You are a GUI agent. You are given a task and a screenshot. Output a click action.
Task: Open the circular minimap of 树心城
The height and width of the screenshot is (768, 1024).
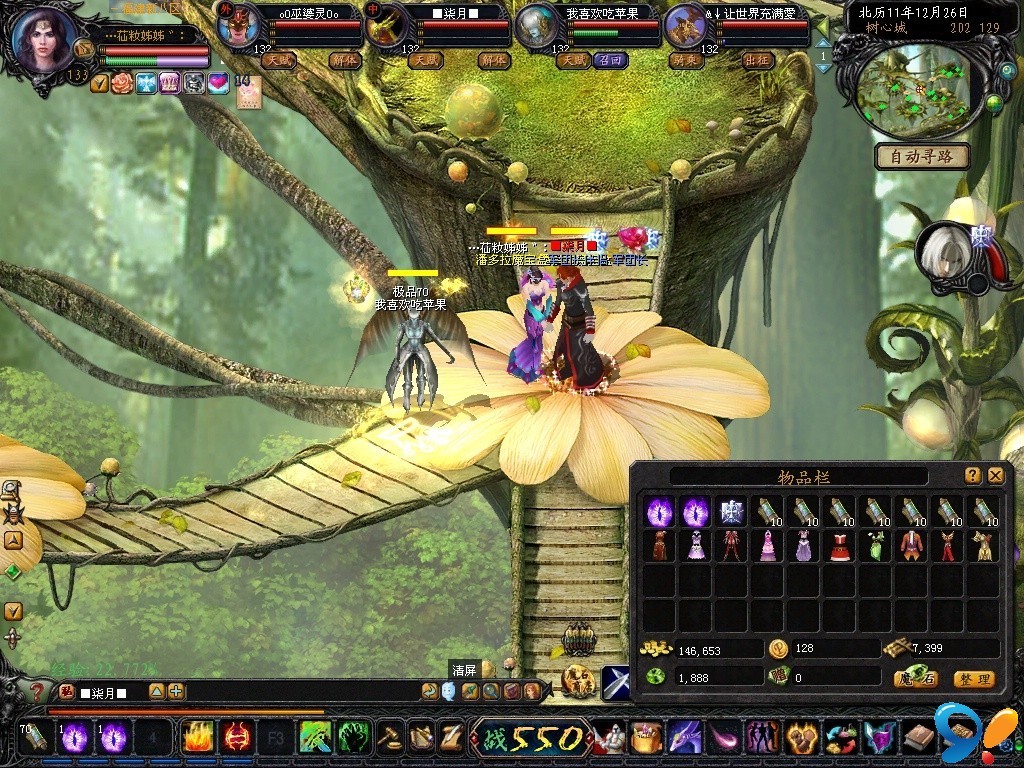point(918,90)
